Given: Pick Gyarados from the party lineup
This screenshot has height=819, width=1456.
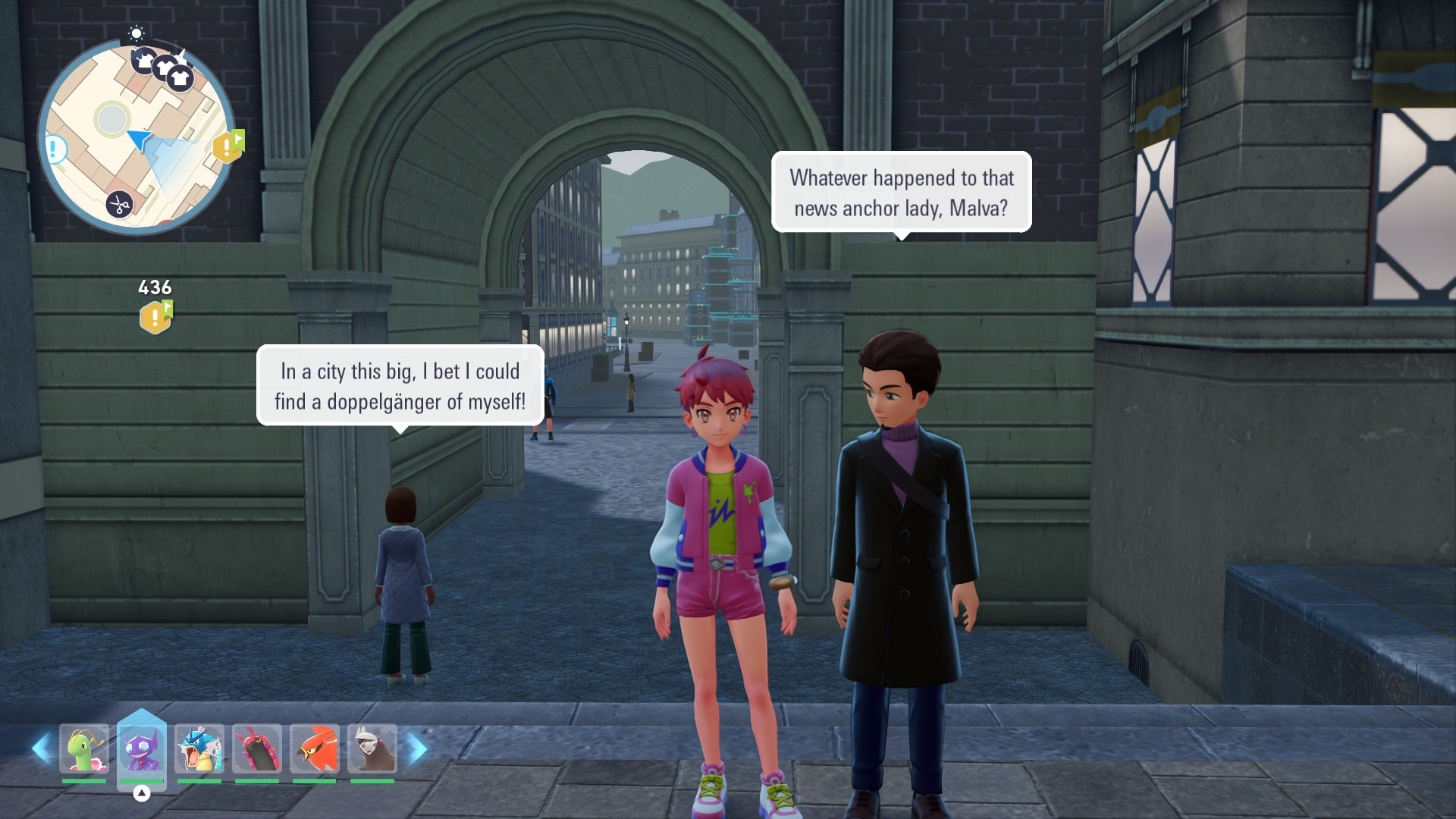Looking at the screenshot, I should click(x=199, y=749).
